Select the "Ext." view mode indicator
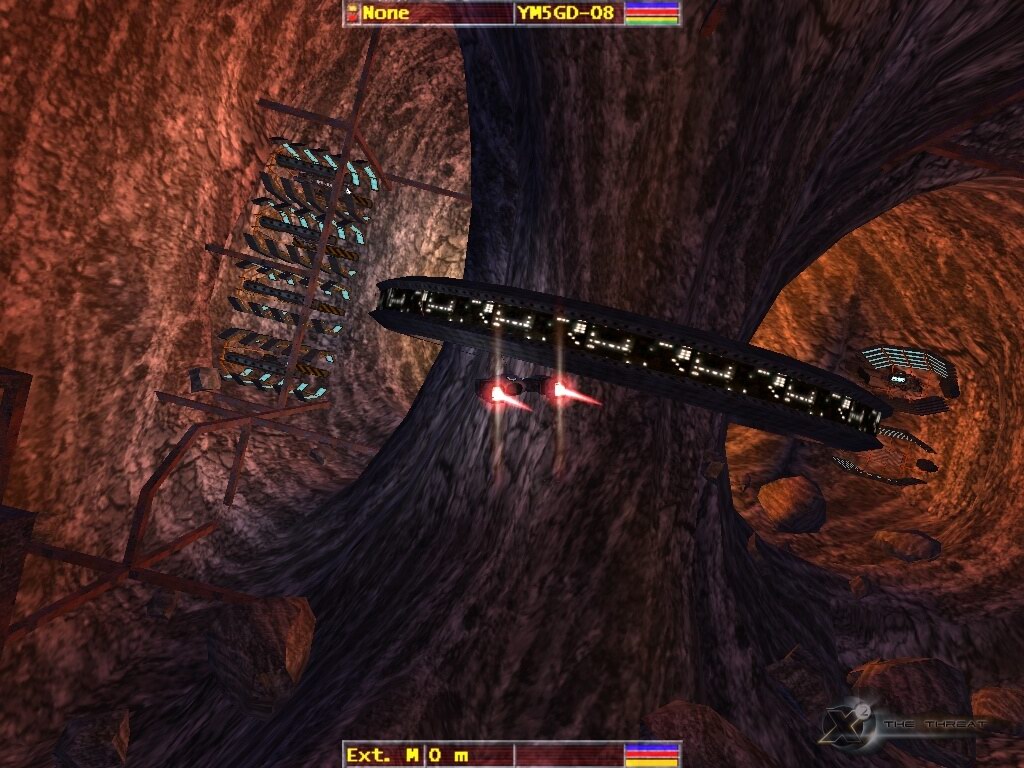 tap(368, 755)
